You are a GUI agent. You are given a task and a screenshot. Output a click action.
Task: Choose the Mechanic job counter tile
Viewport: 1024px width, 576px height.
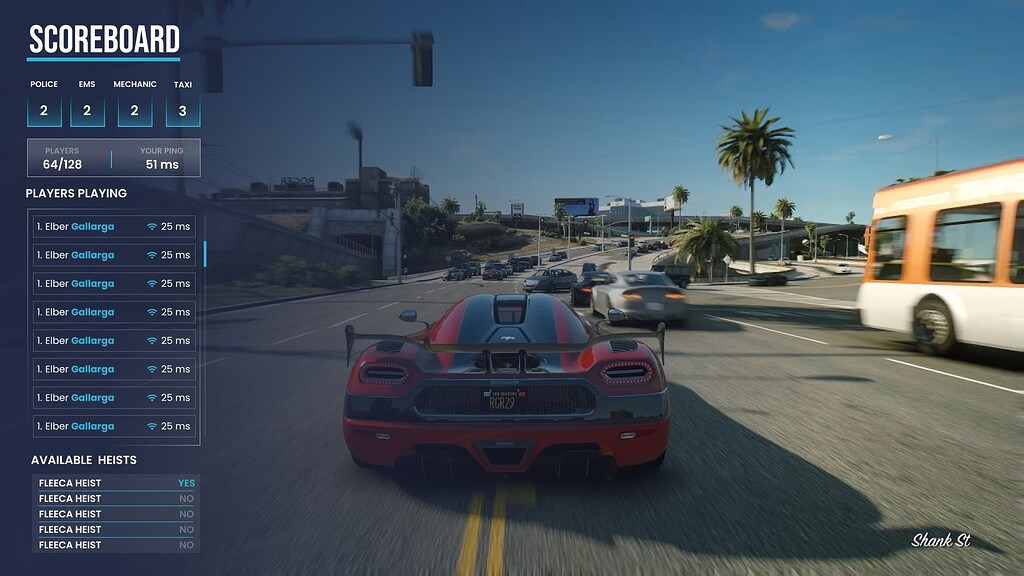coord(135,110)
